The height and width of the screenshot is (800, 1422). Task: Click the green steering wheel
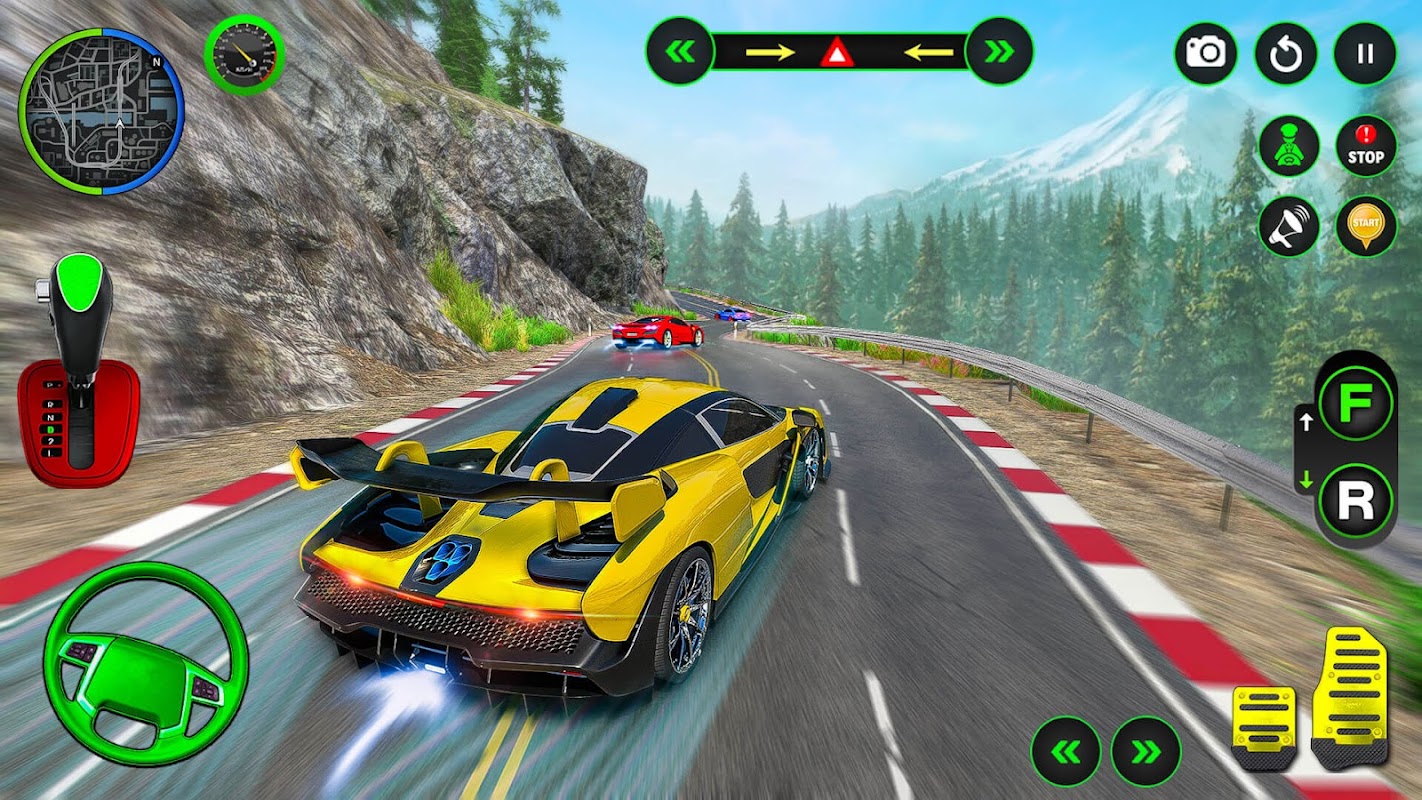145,666
